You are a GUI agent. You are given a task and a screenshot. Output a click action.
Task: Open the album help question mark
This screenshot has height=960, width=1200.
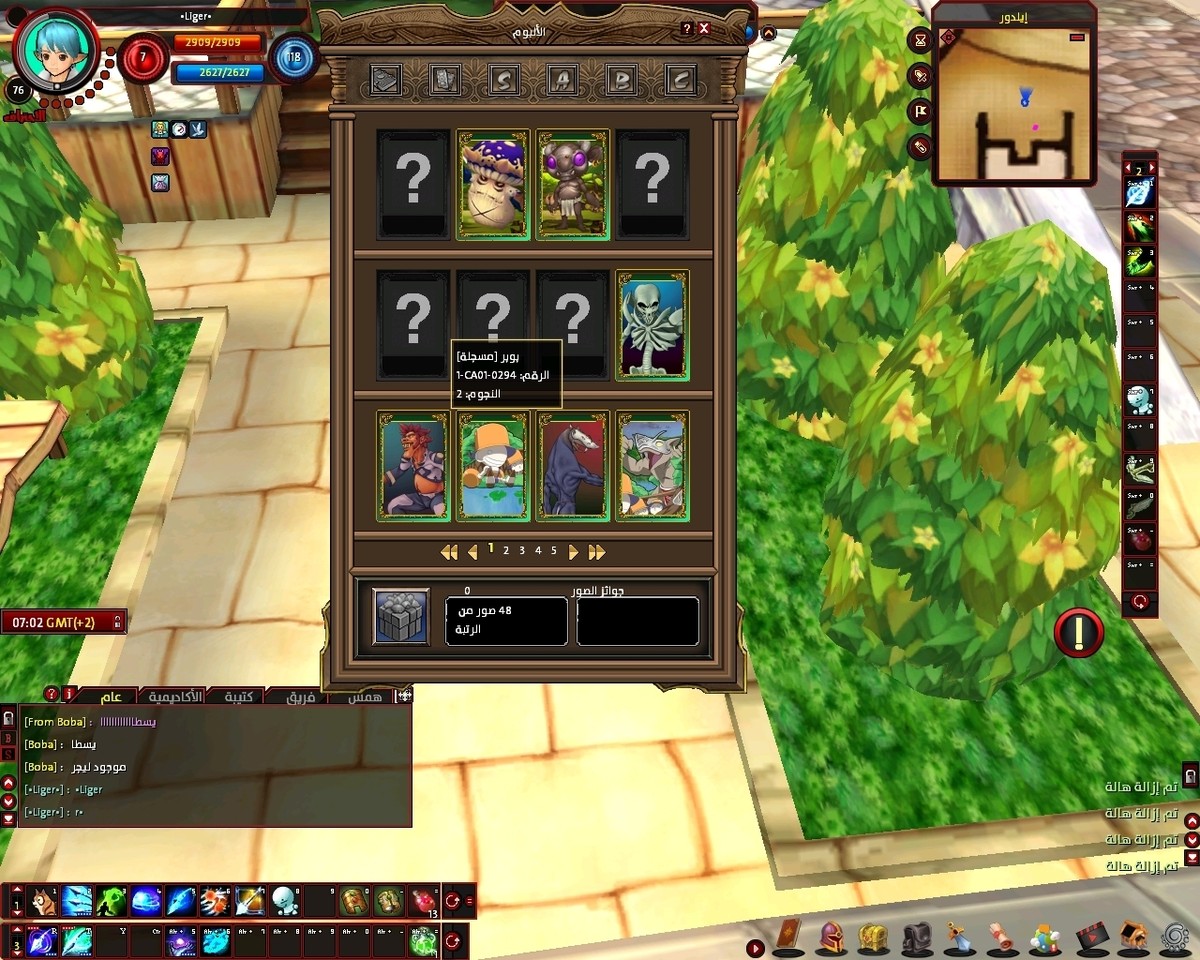[x=687, y=29]
